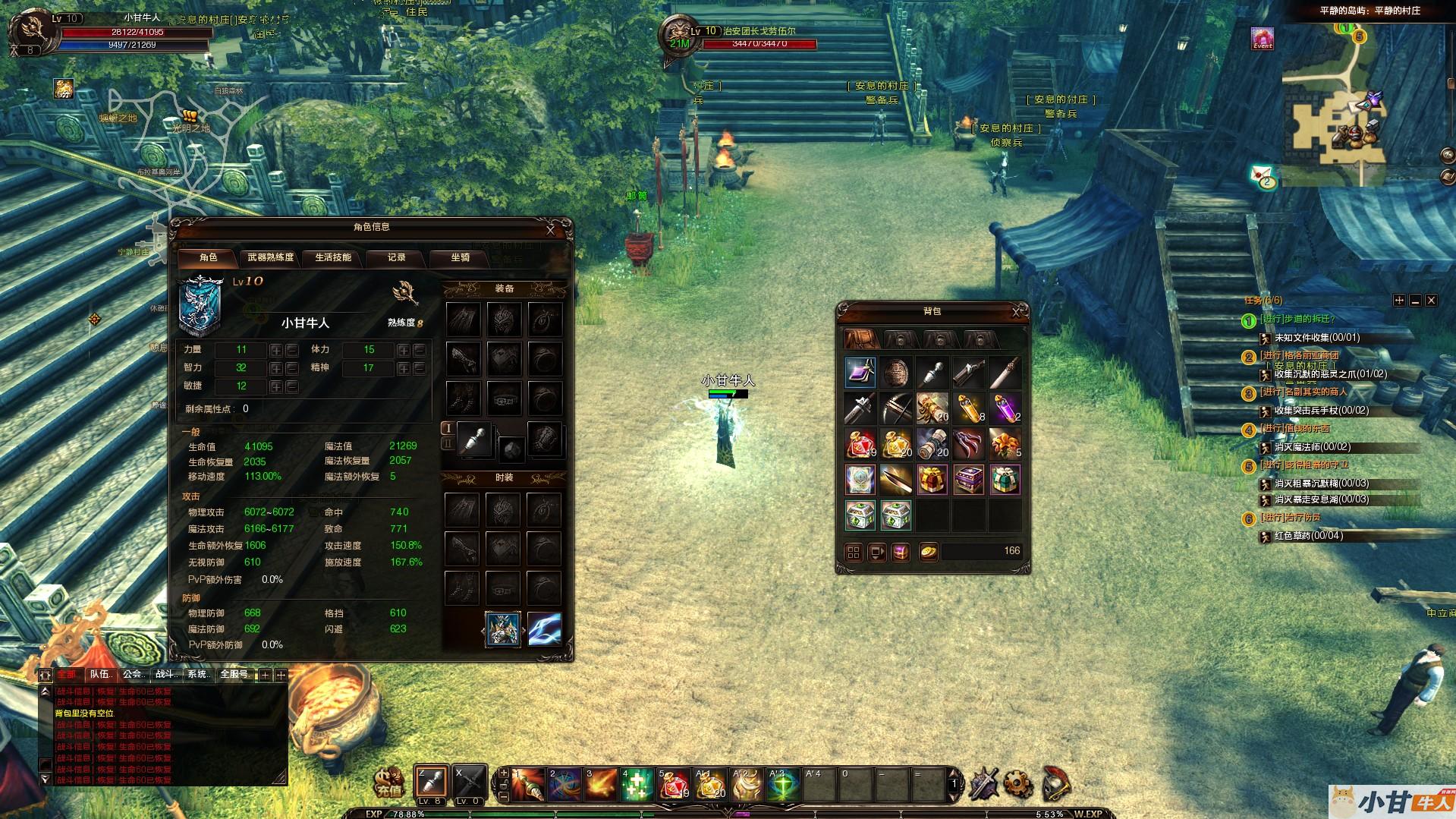Open the golden gift box item
The image size is (1456, 819).
pos(932,480)
